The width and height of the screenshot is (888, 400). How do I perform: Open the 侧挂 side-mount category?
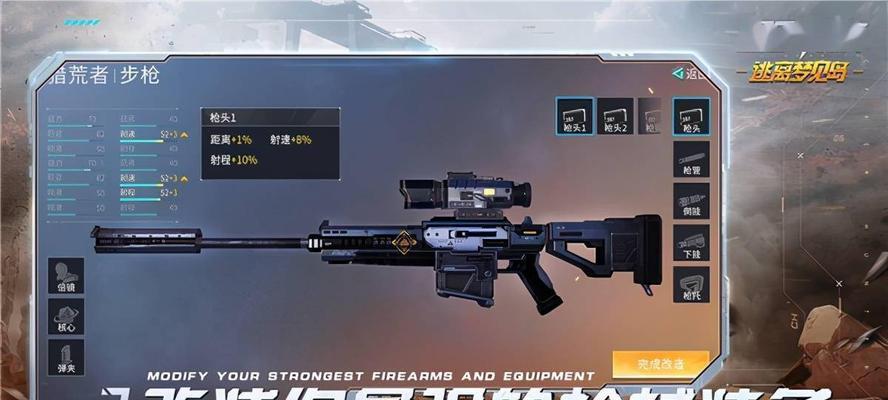click(x=691, y=201)
